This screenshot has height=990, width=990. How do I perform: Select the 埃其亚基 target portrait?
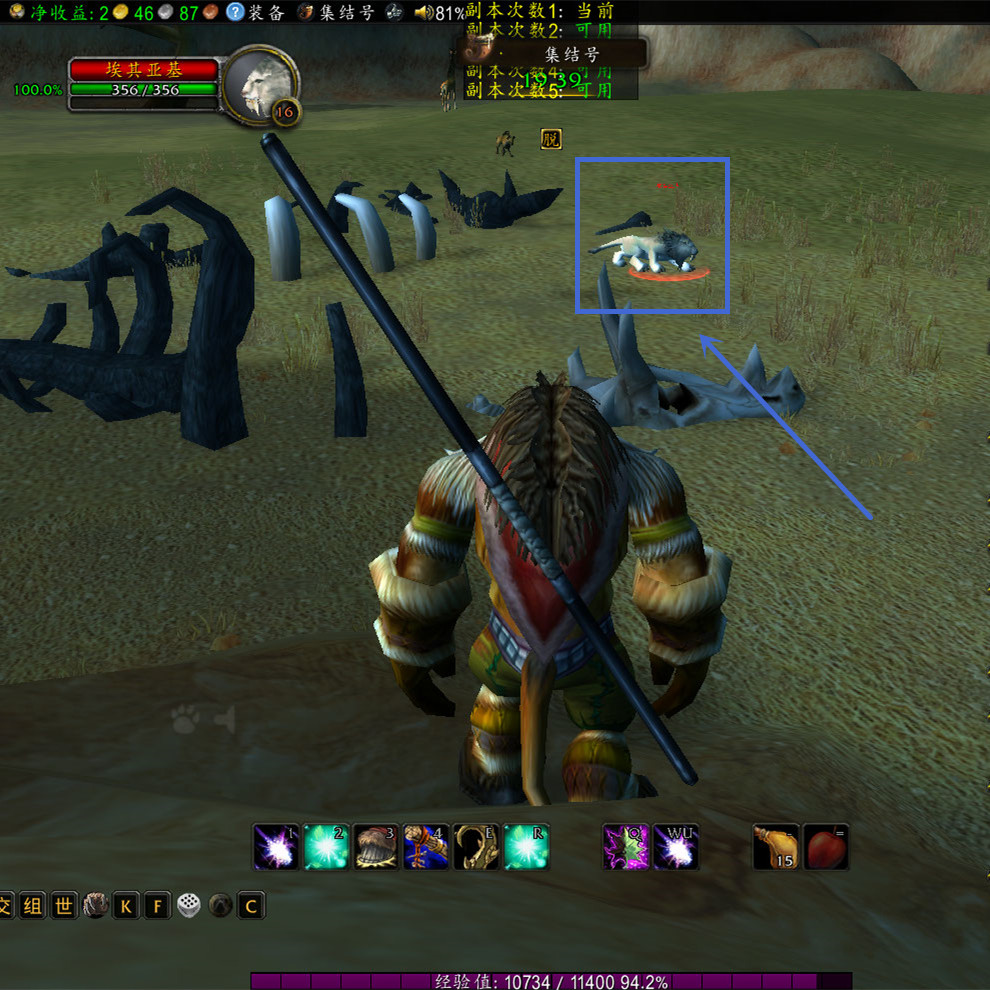pyautogui.click(x=259, y=86)
